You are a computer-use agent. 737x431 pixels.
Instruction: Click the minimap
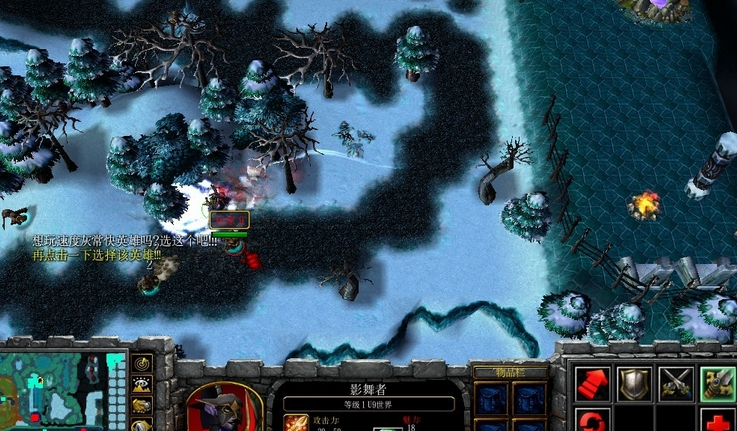point(60,391)
